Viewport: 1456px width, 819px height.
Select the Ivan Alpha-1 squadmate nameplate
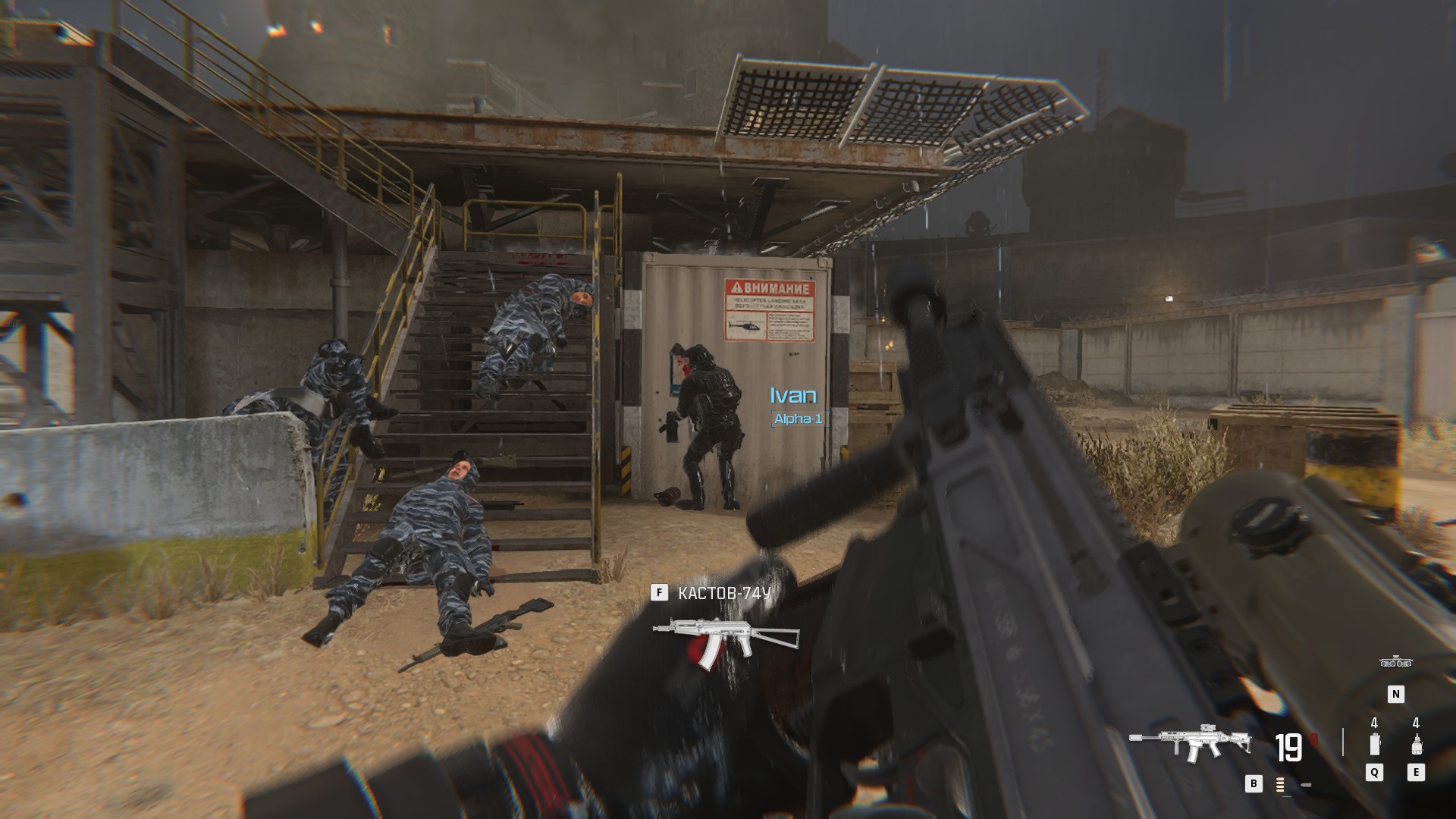pos(795,406)
